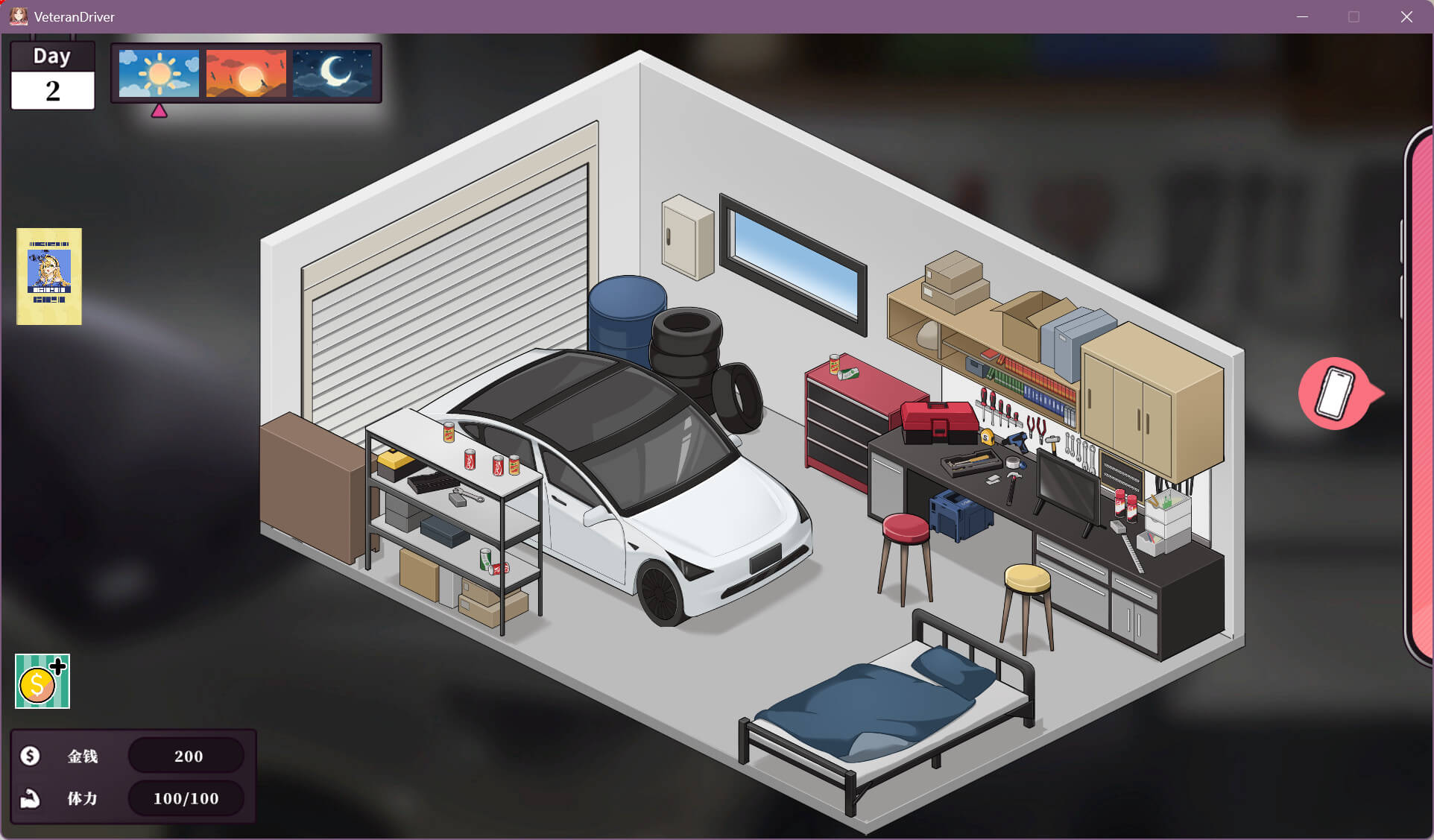Open the yellow character card thumbnail

click(x=49, y=277)
